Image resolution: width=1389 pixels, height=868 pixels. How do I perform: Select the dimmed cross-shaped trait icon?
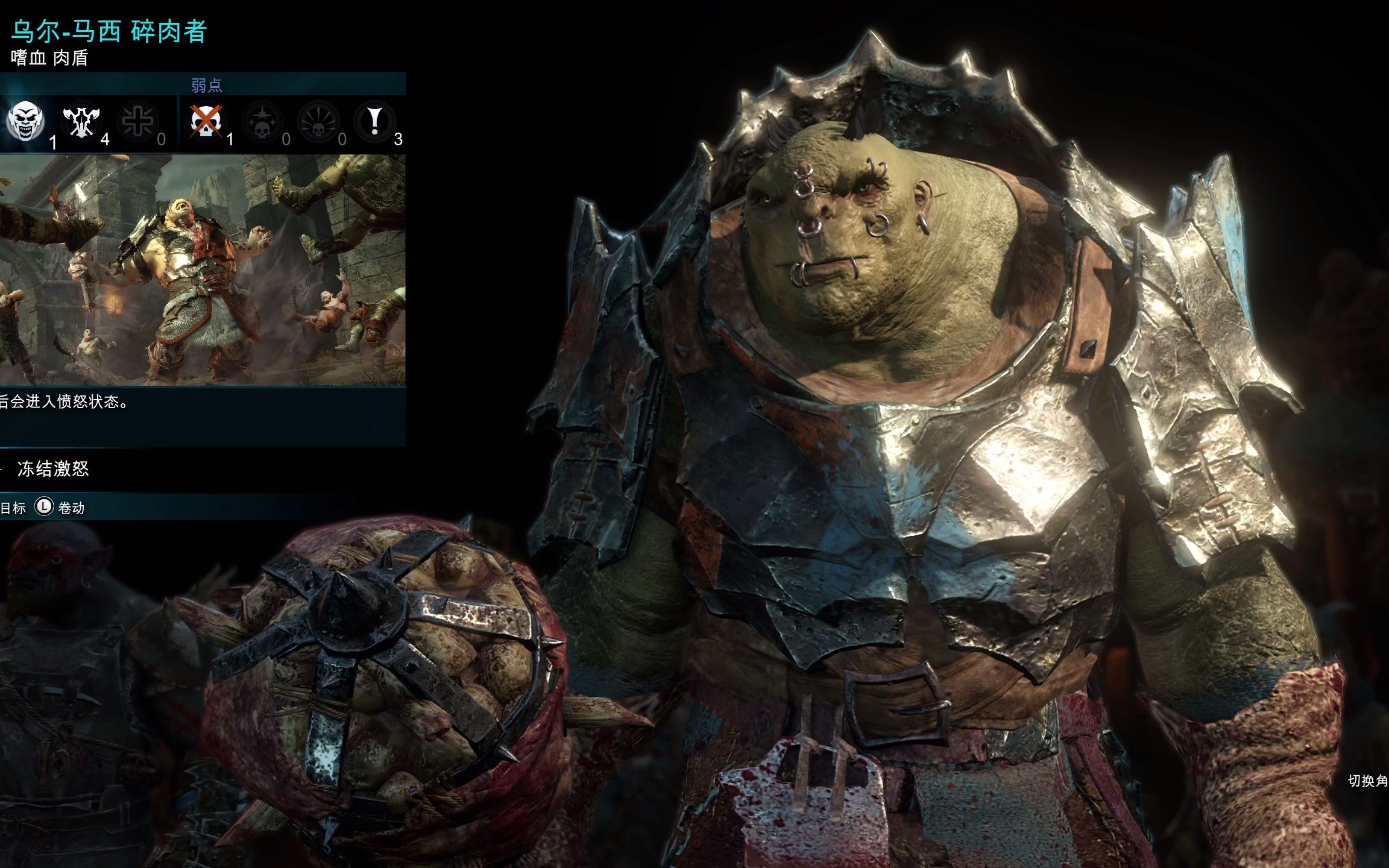(137, 121)
